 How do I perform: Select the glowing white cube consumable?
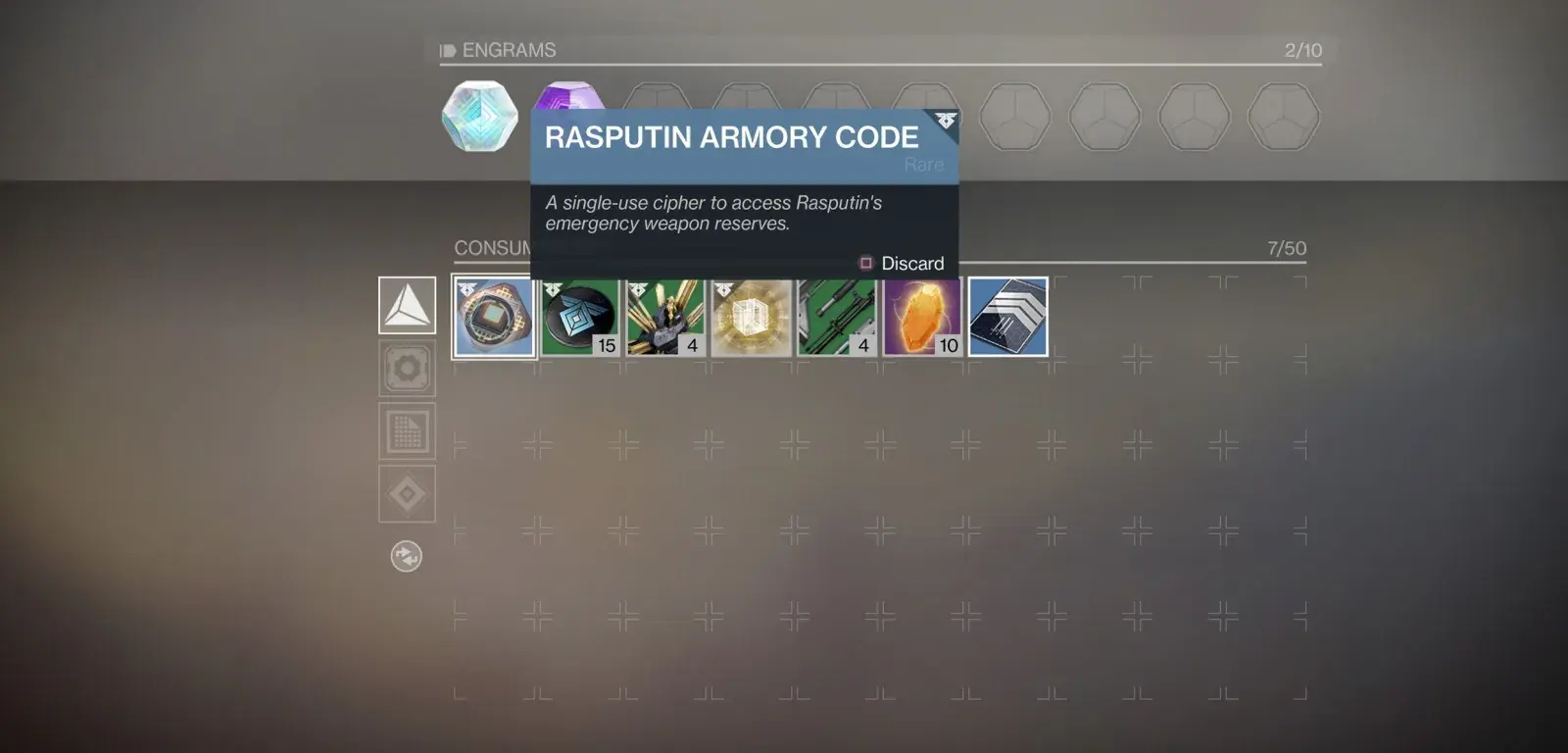752,317
